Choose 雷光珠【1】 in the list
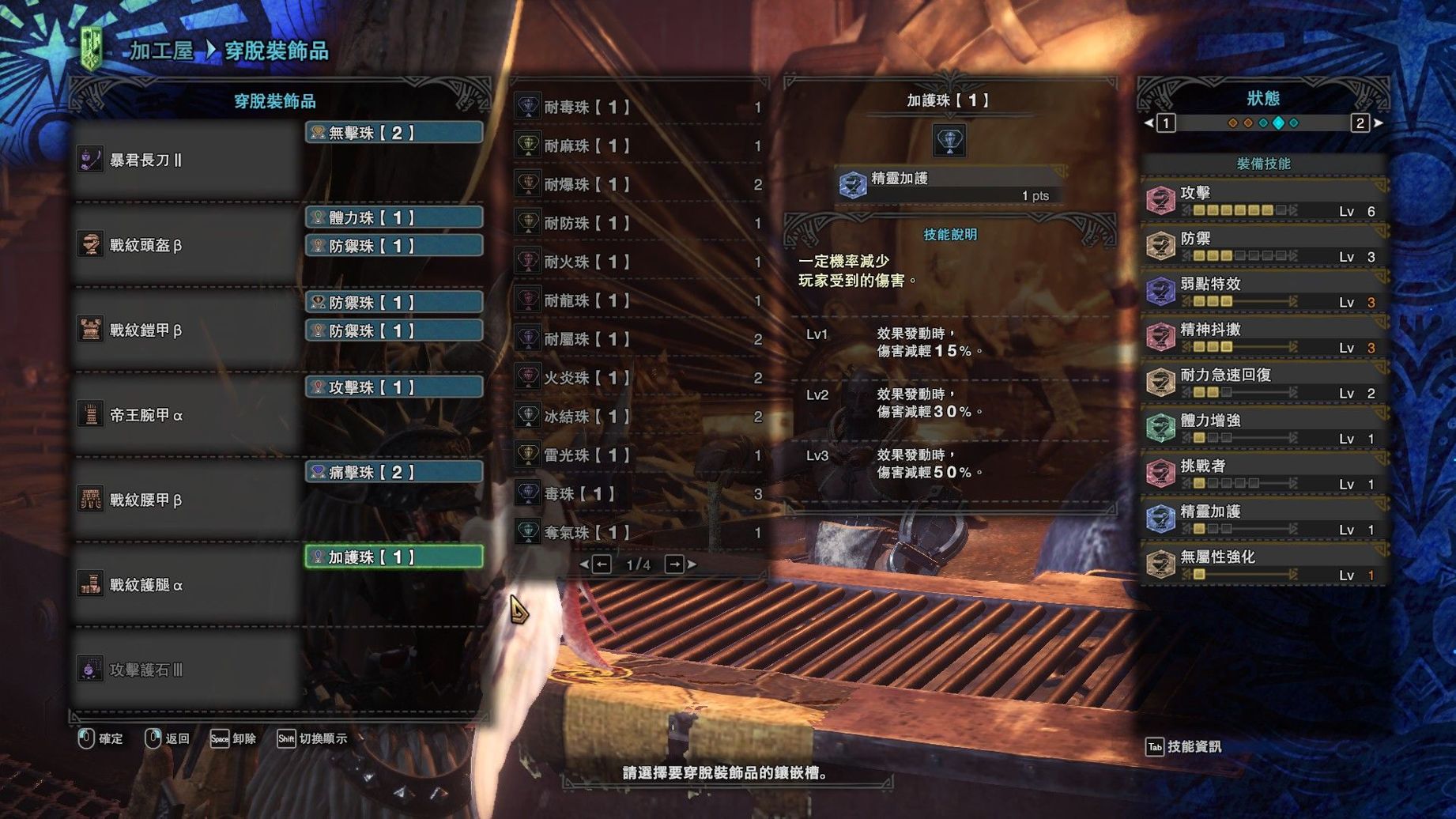Screen dimensions: 1456x819 pyautogui.click(x=639, y=455)
